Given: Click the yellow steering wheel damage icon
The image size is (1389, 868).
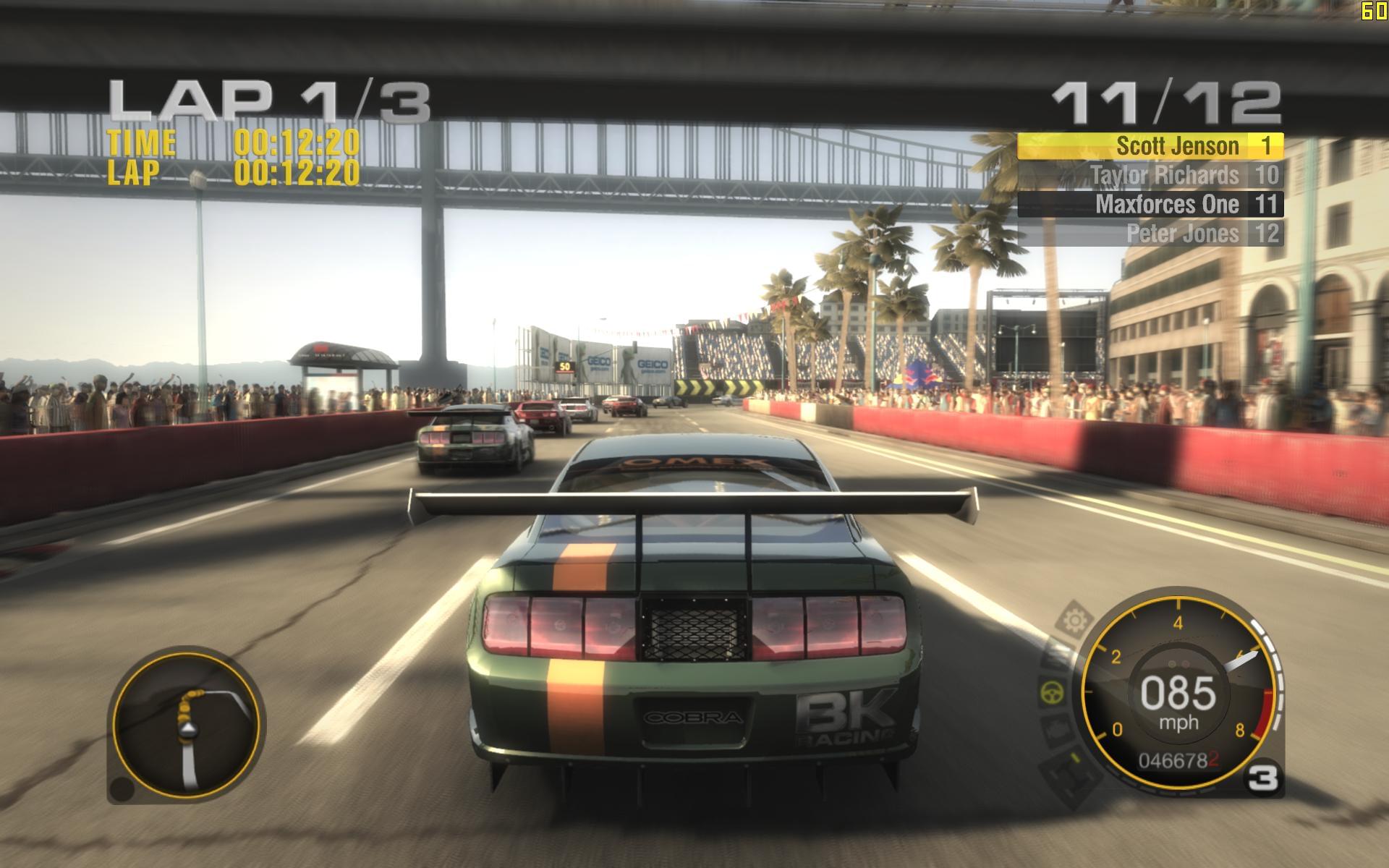Looking at the screenshot, I should pos(1052,693).
